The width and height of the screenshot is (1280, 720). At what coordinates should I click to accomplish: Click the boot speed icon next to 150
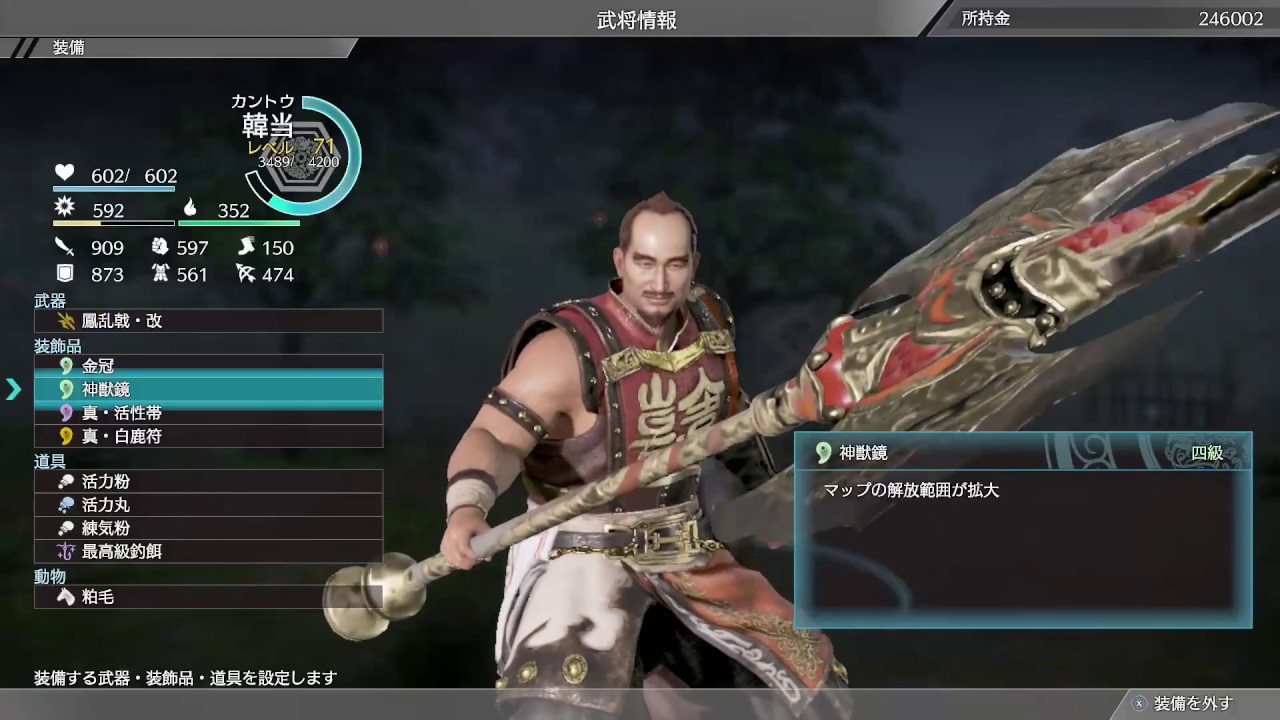[x=246, y=247]
